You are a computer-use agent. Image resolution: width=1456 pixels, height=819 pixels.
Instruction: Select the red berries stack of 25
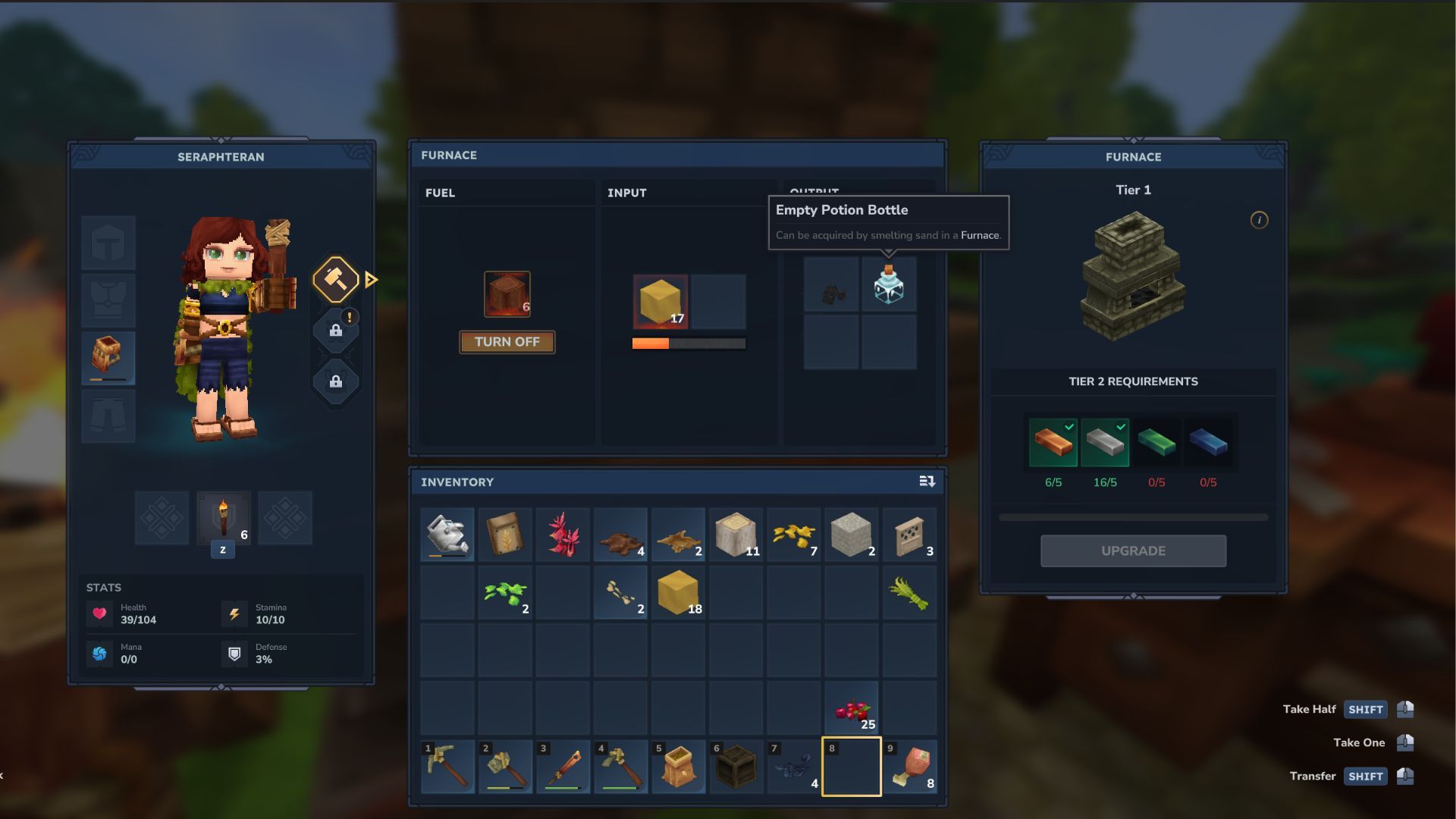852,709
